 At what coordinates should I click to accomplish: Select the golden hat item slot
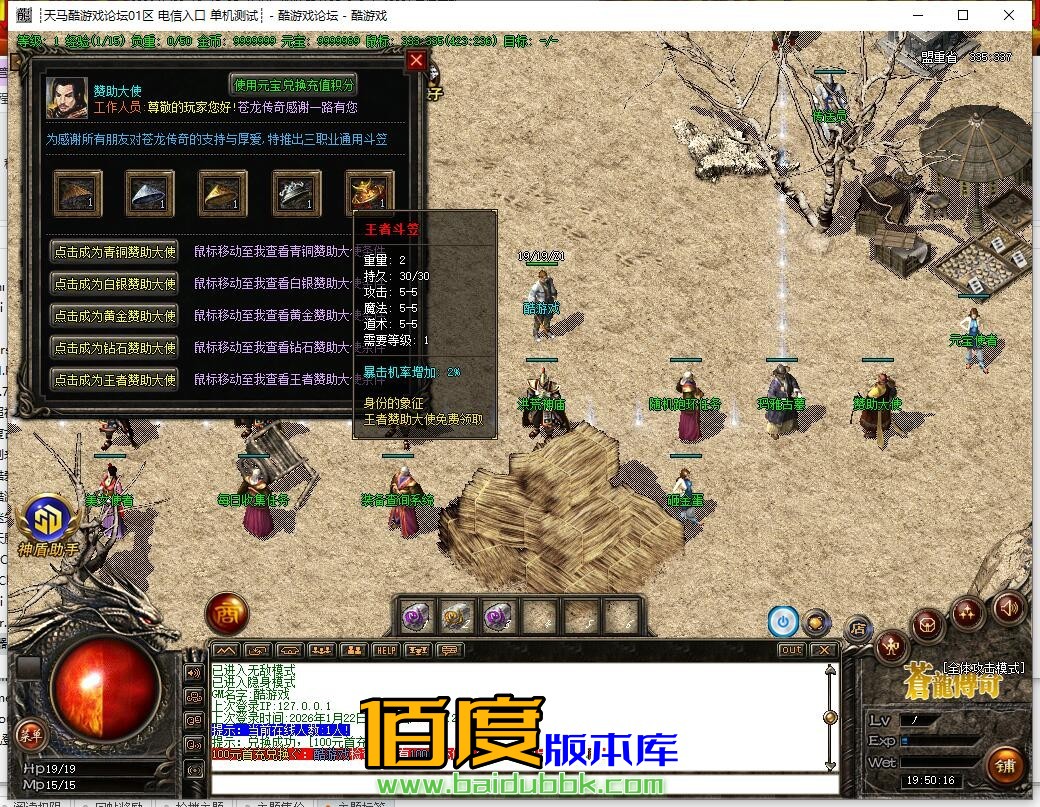click(x=223, y=193)
